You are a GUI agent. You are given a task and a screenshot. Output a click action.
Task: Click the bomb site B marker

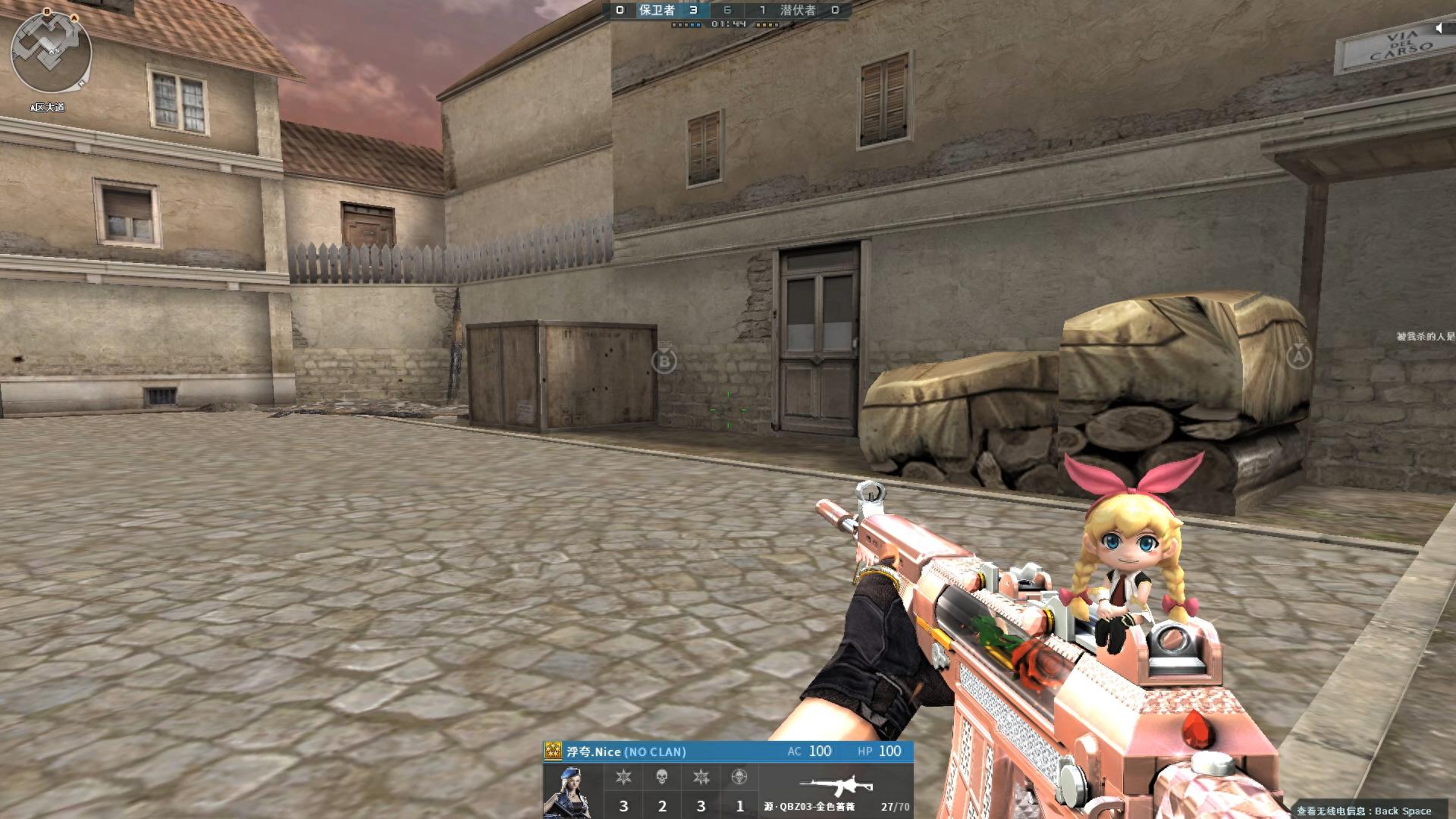pos(664,361)
